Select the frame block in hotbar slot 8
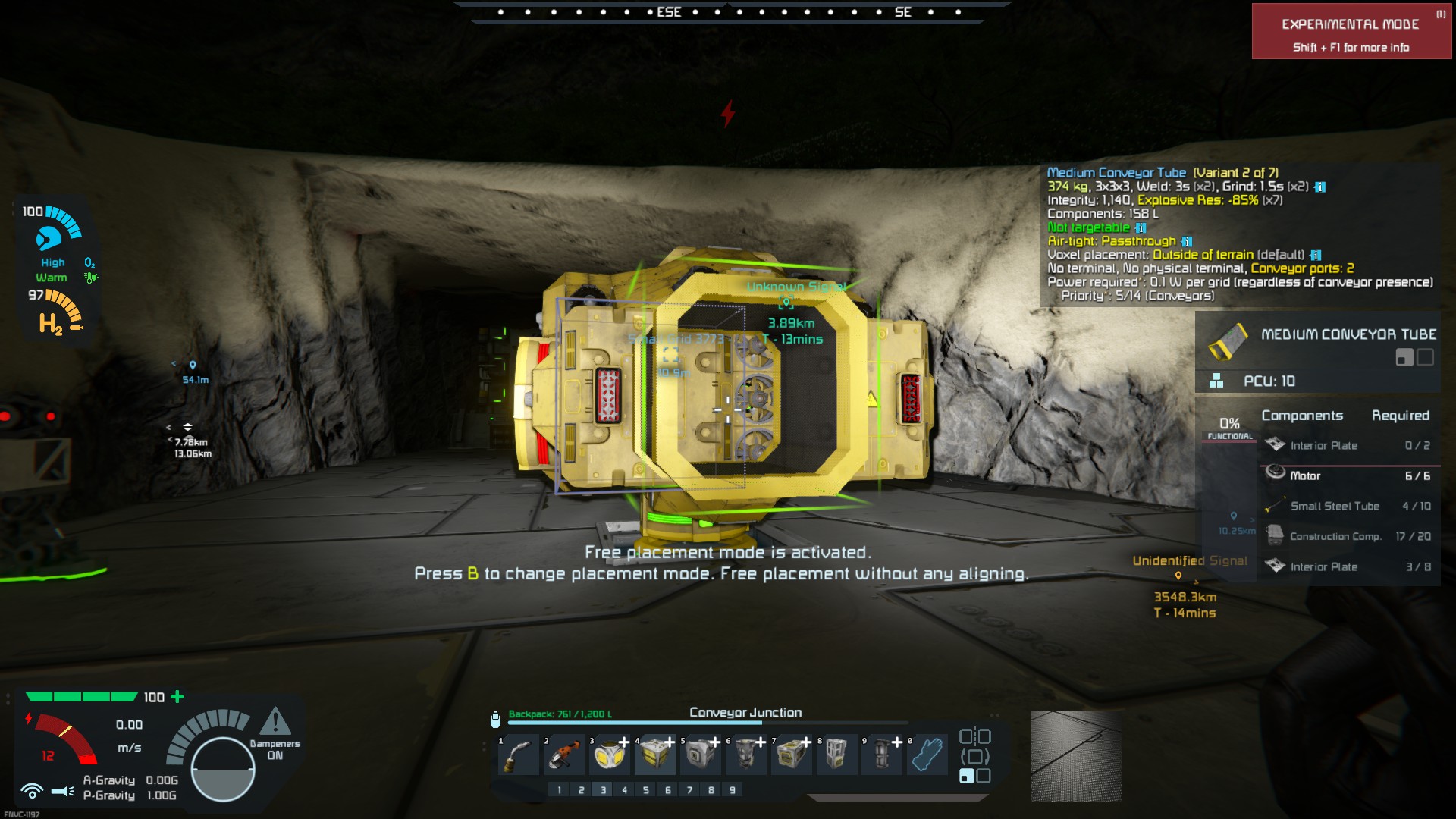The height and width of the screenshot is (819, 1456). [836, 755]
